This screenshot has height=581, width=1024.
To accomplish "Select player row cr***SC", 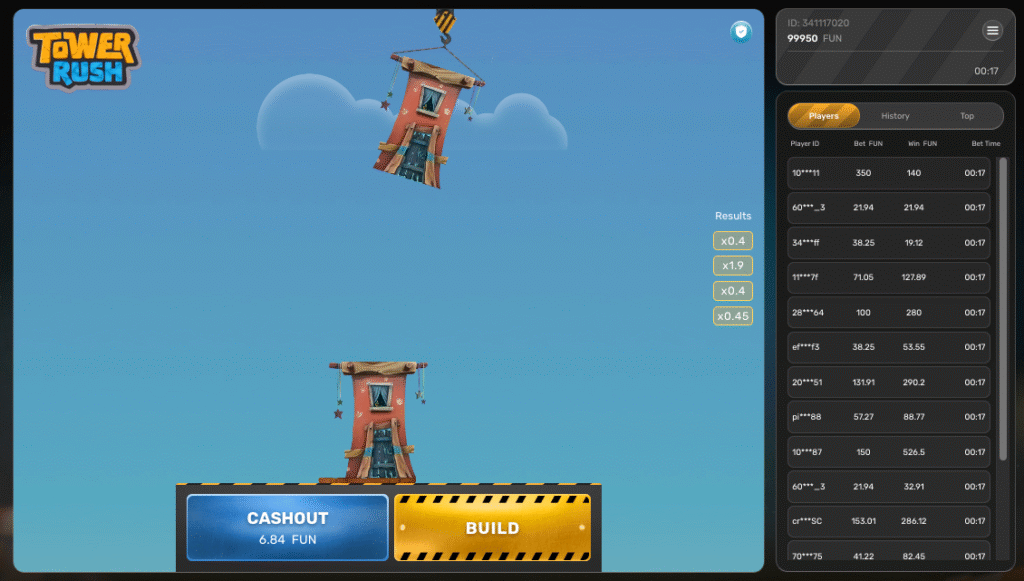I will (888, 521).
